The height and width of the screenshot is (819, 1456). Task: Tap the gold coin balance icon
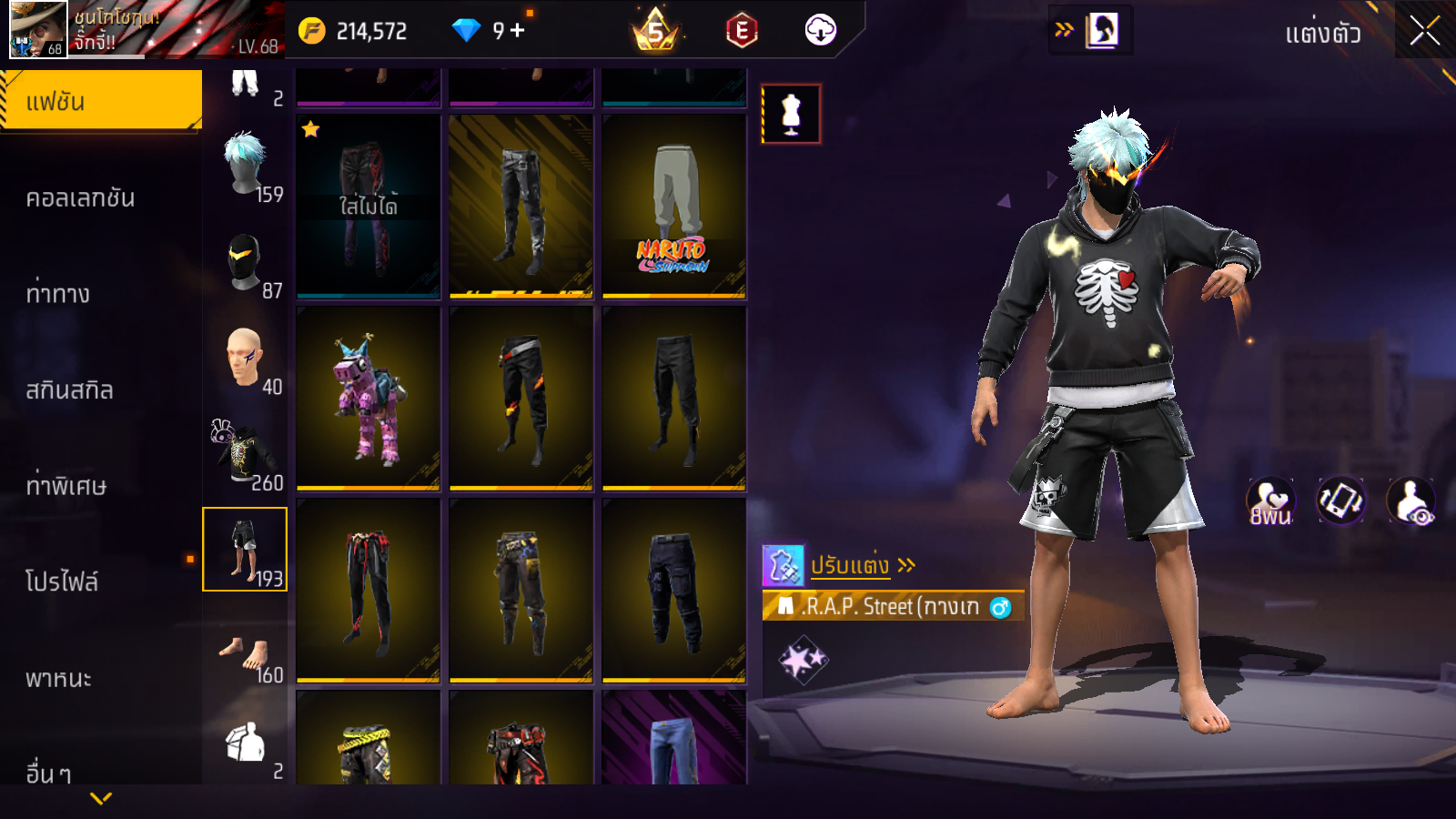311,31
